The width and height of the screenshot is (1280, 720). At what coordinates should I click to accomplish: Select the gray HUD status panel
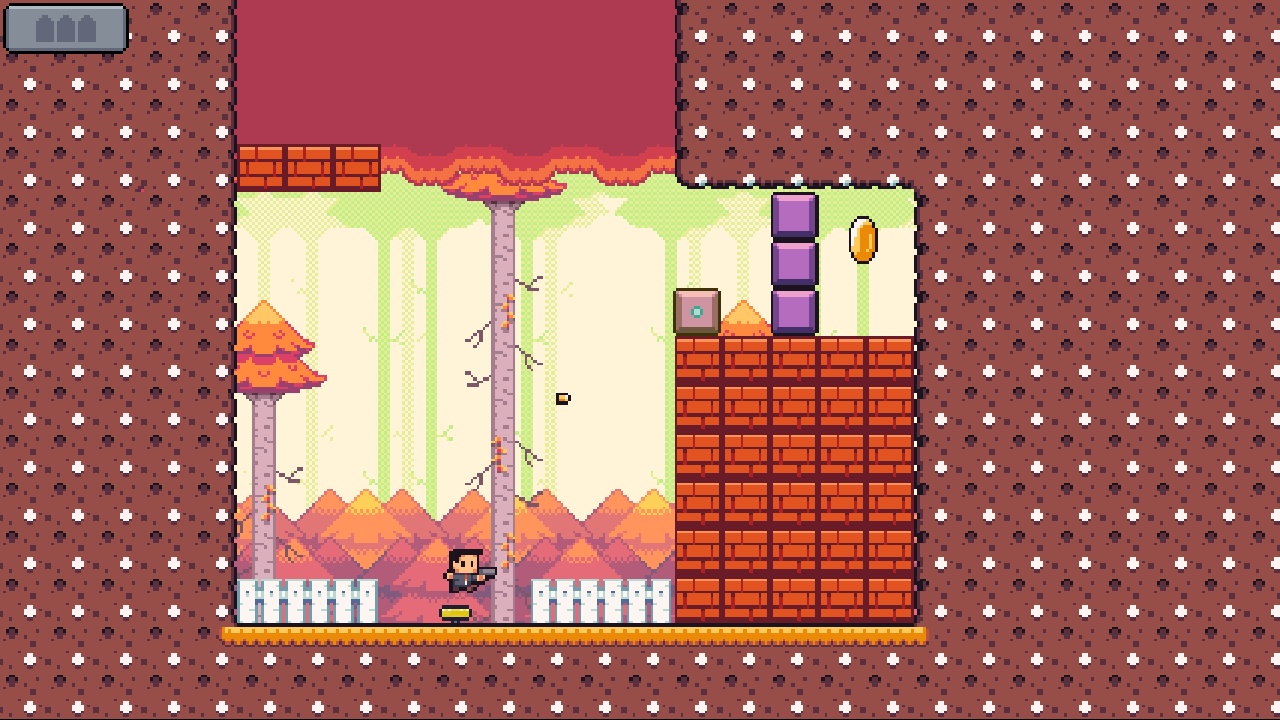(65, 30)
